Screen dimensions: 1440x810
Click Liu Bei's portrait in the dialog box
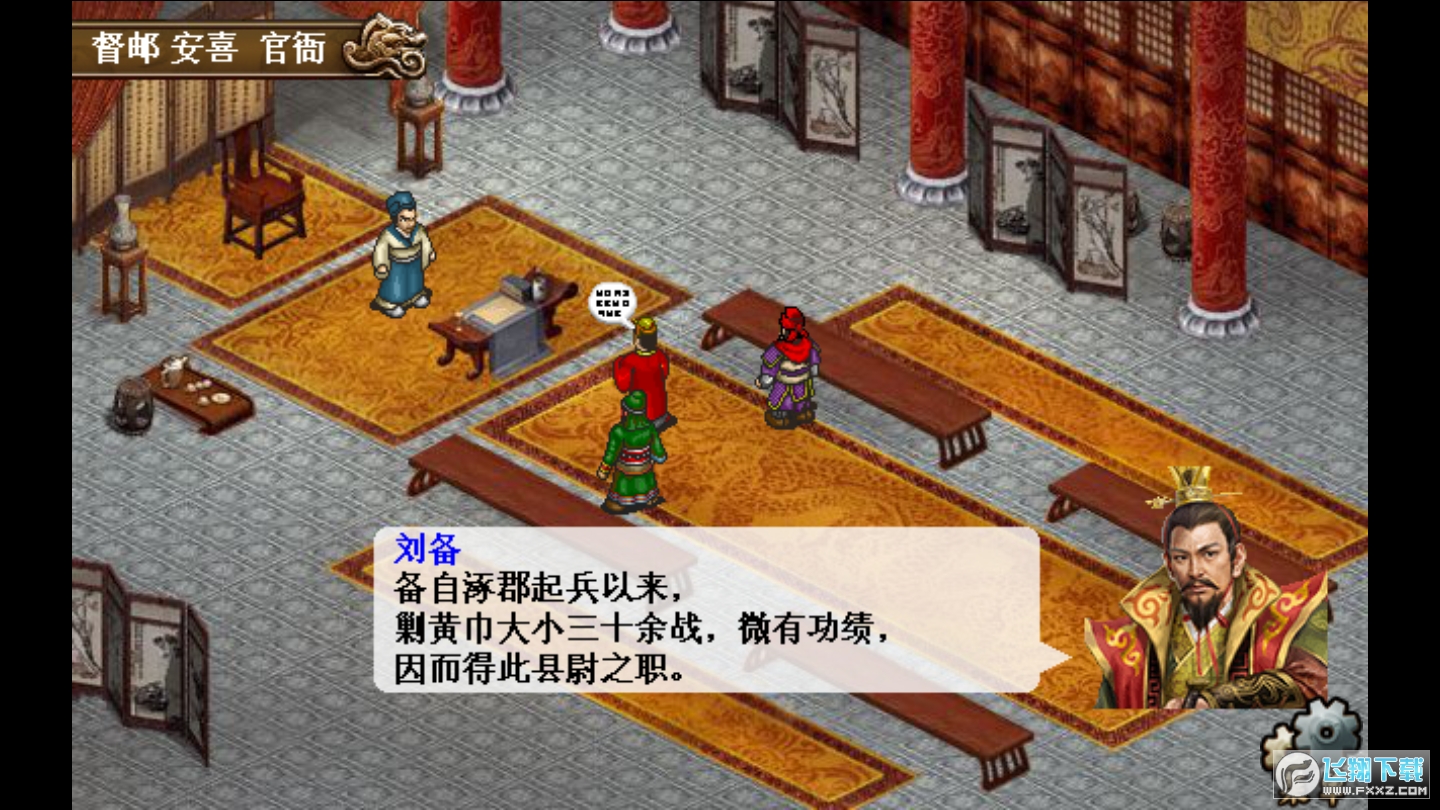click(1205, 600)
